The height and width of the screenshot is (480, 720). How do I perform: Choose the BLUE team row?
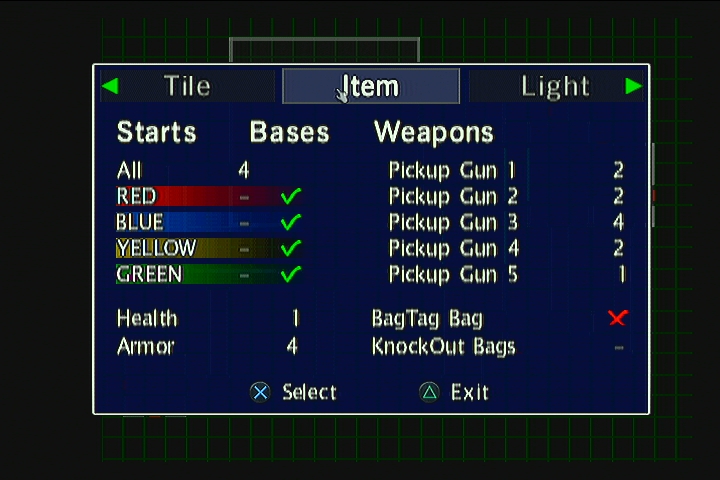(x=140, y=222)
